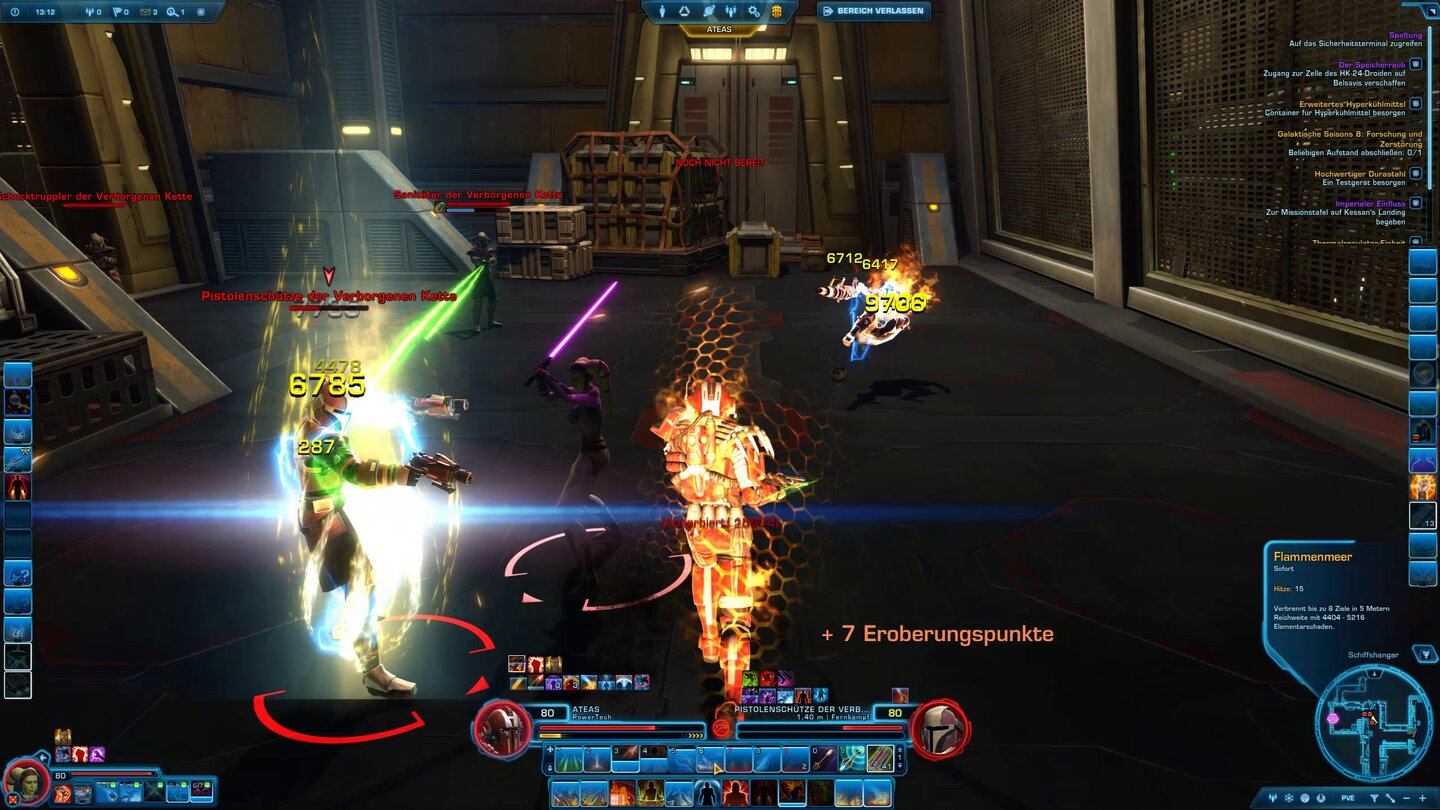Lock the quickbar using the padlock toggle
Viewport: 1440px width, 810px height.
[549, 768]
